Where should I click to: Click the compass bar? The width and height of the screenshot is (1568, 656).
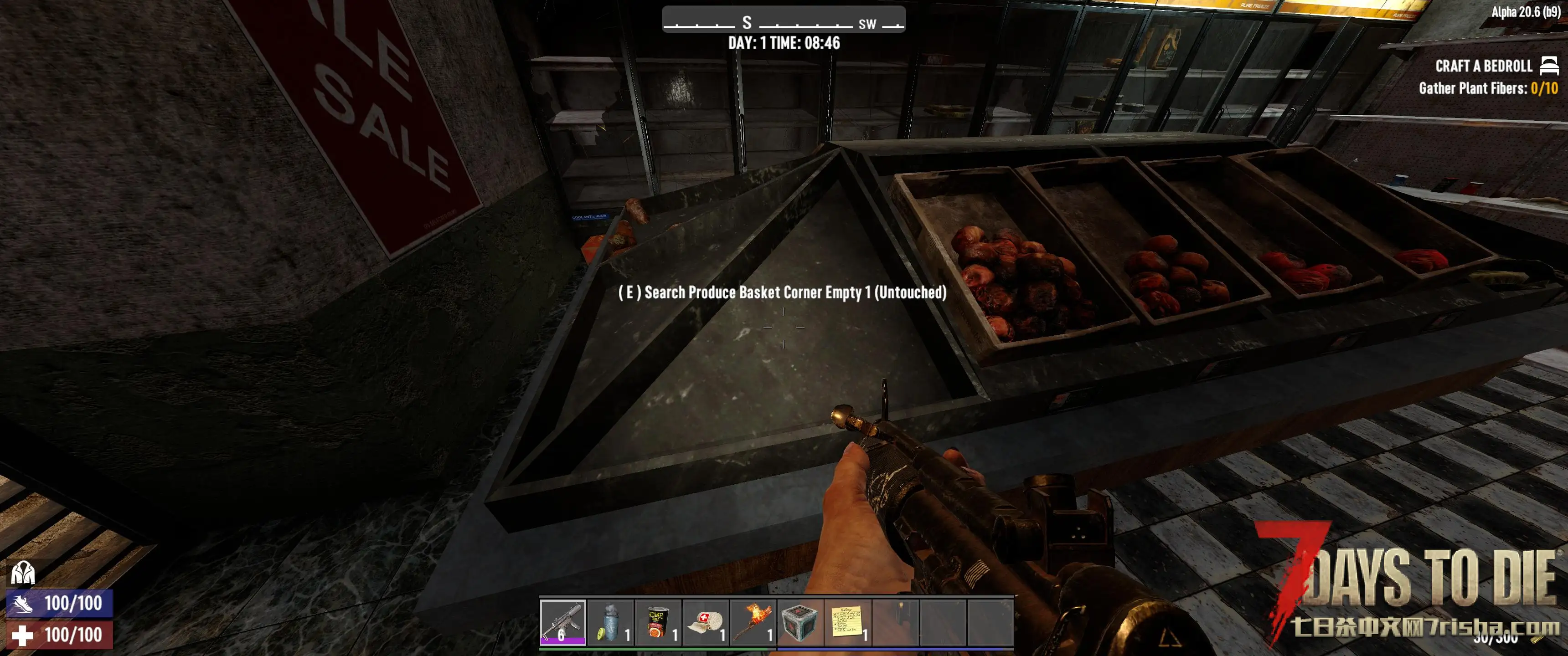[x=784, y=20]
